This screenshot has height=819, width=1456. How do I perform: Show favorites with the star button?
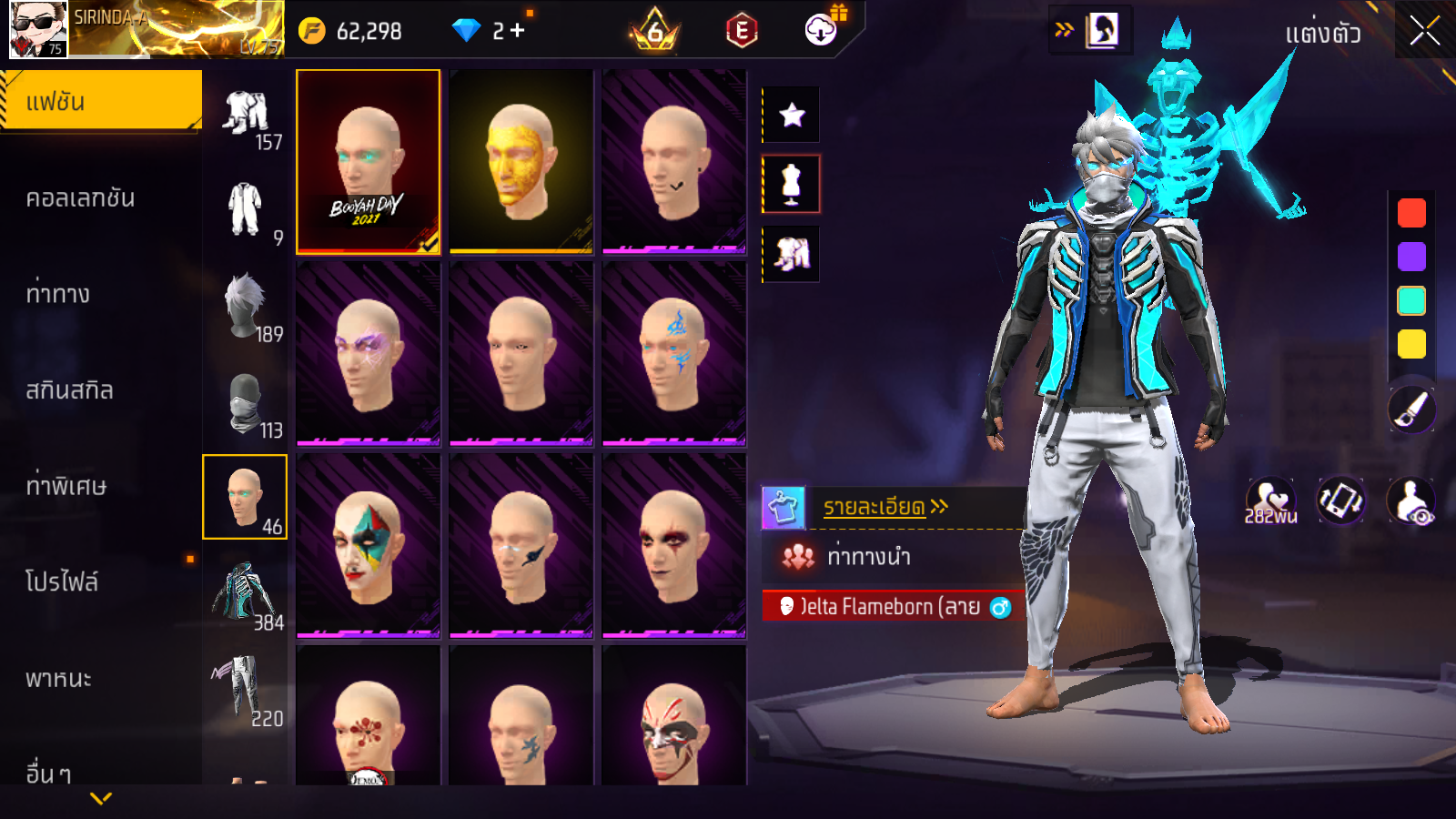(792, 115)
